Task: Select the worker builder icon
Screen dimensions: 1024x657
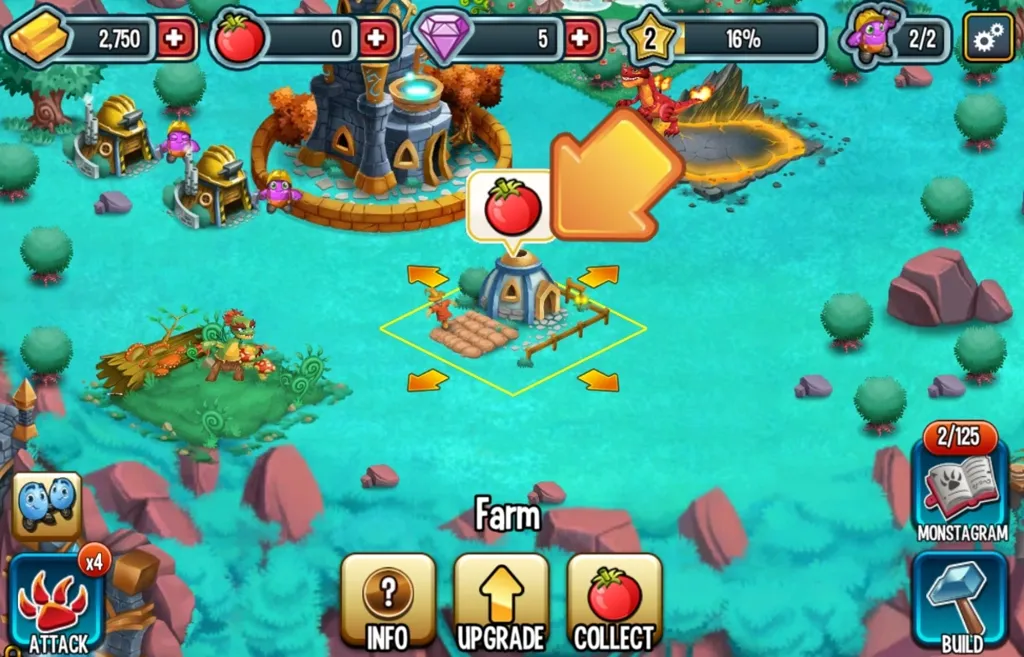Action: (x=874, y=36)
